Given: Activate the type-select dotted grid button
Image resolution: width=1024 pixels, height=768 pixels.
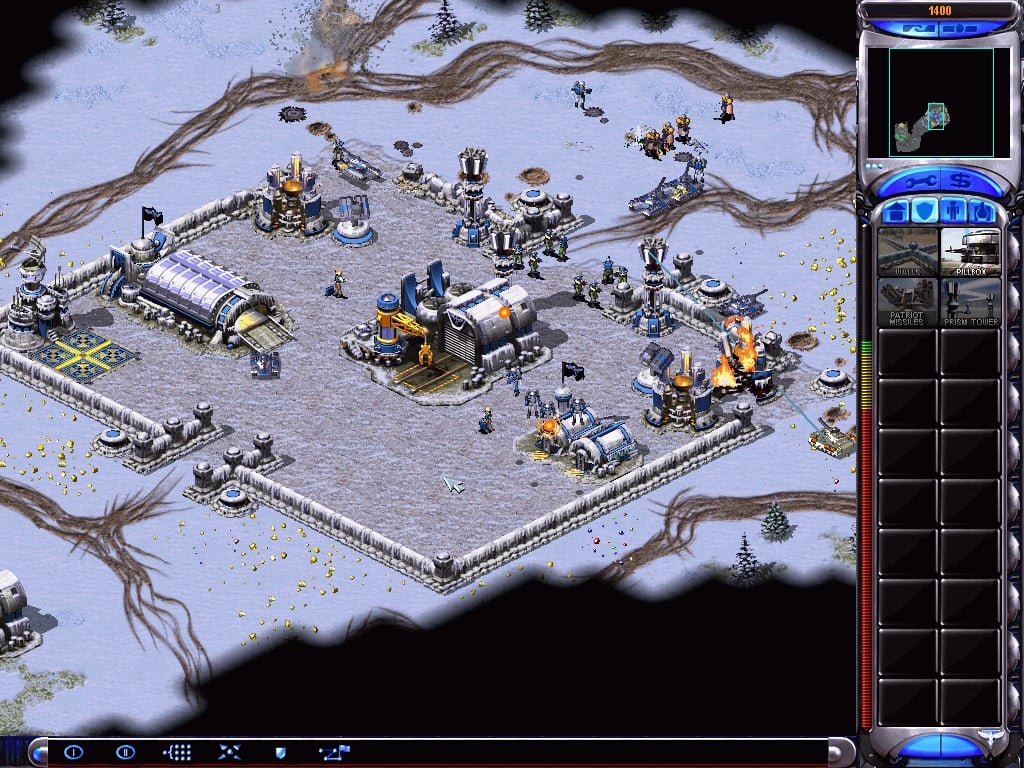Looking at the screenshot, I should click(x=177, y=752).
